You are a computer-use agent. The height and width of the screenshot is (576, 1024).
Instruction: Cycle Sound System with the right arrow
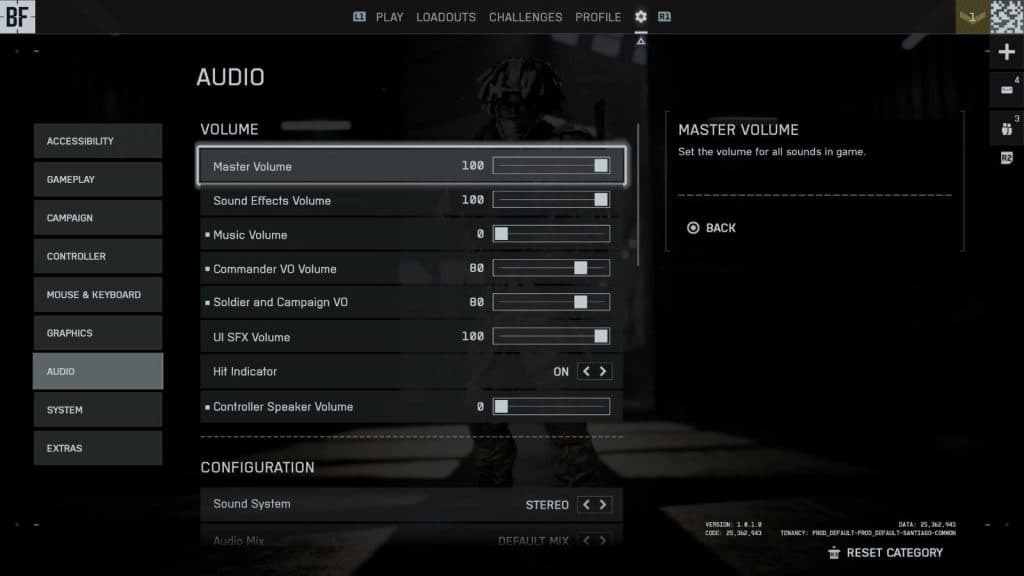(x=603, y=505)
